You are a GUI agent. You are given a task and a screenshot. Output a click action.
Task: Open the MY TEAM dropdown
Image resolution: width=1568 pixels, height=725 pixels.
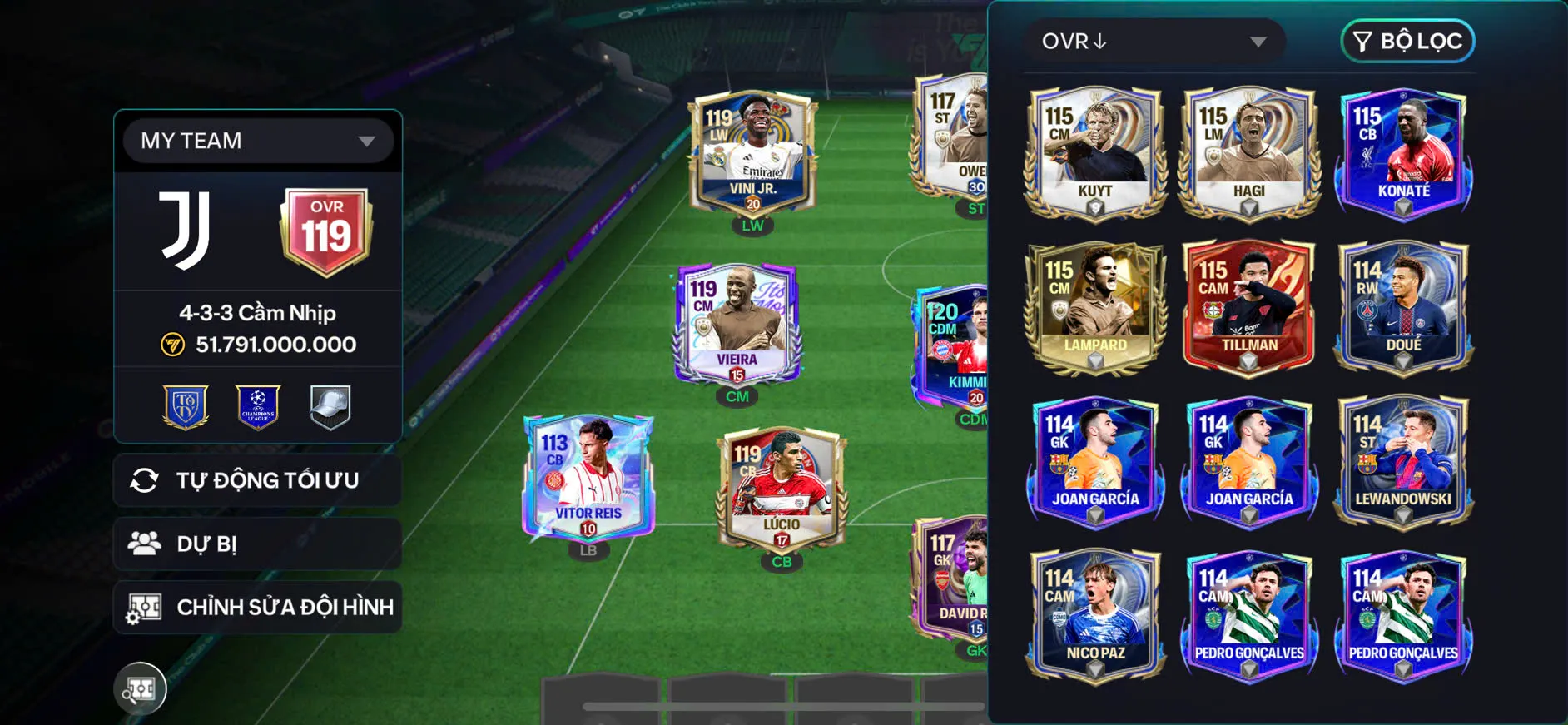tap(258, 141)
